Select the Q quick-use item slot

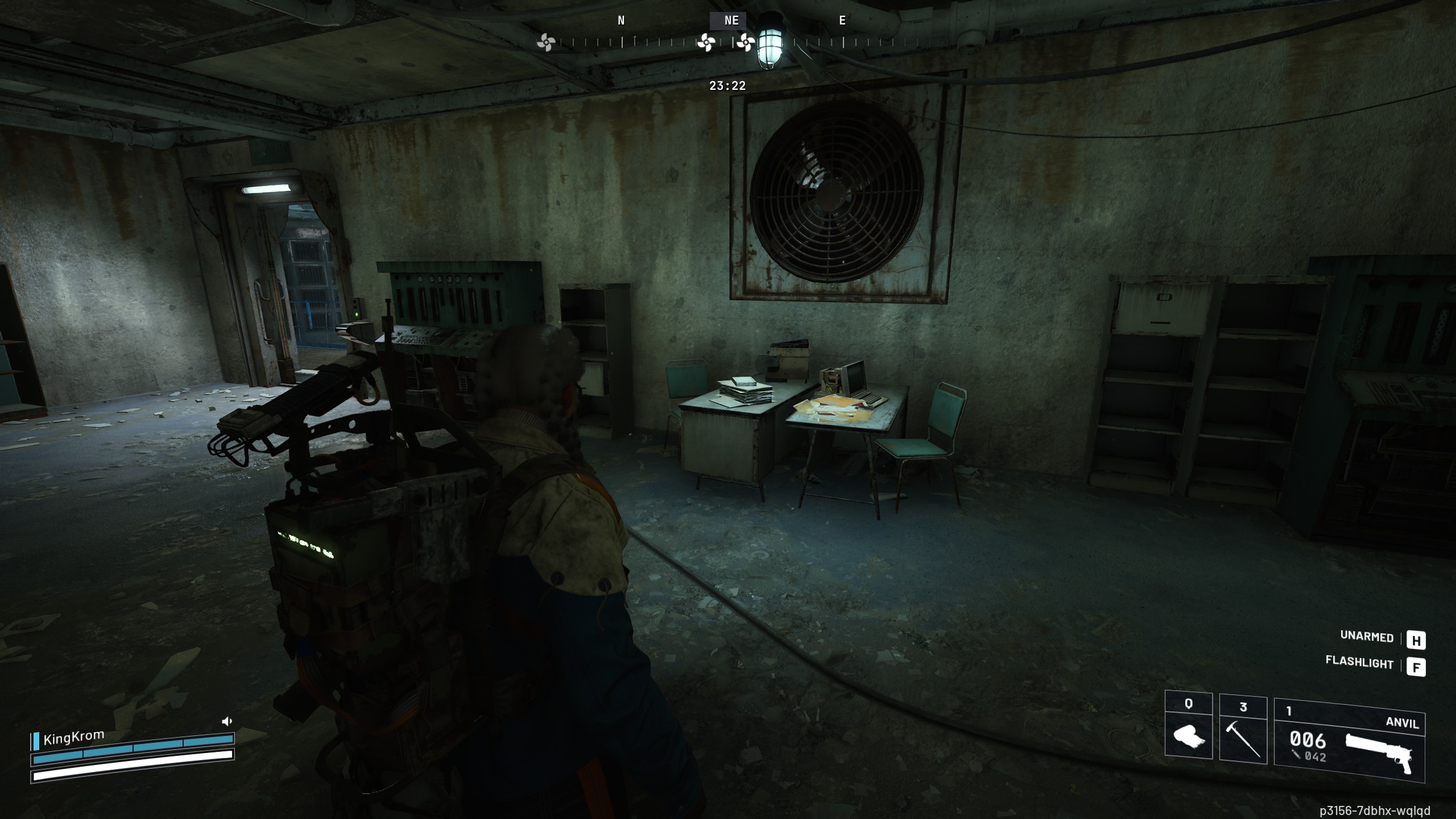[1188, 726]
